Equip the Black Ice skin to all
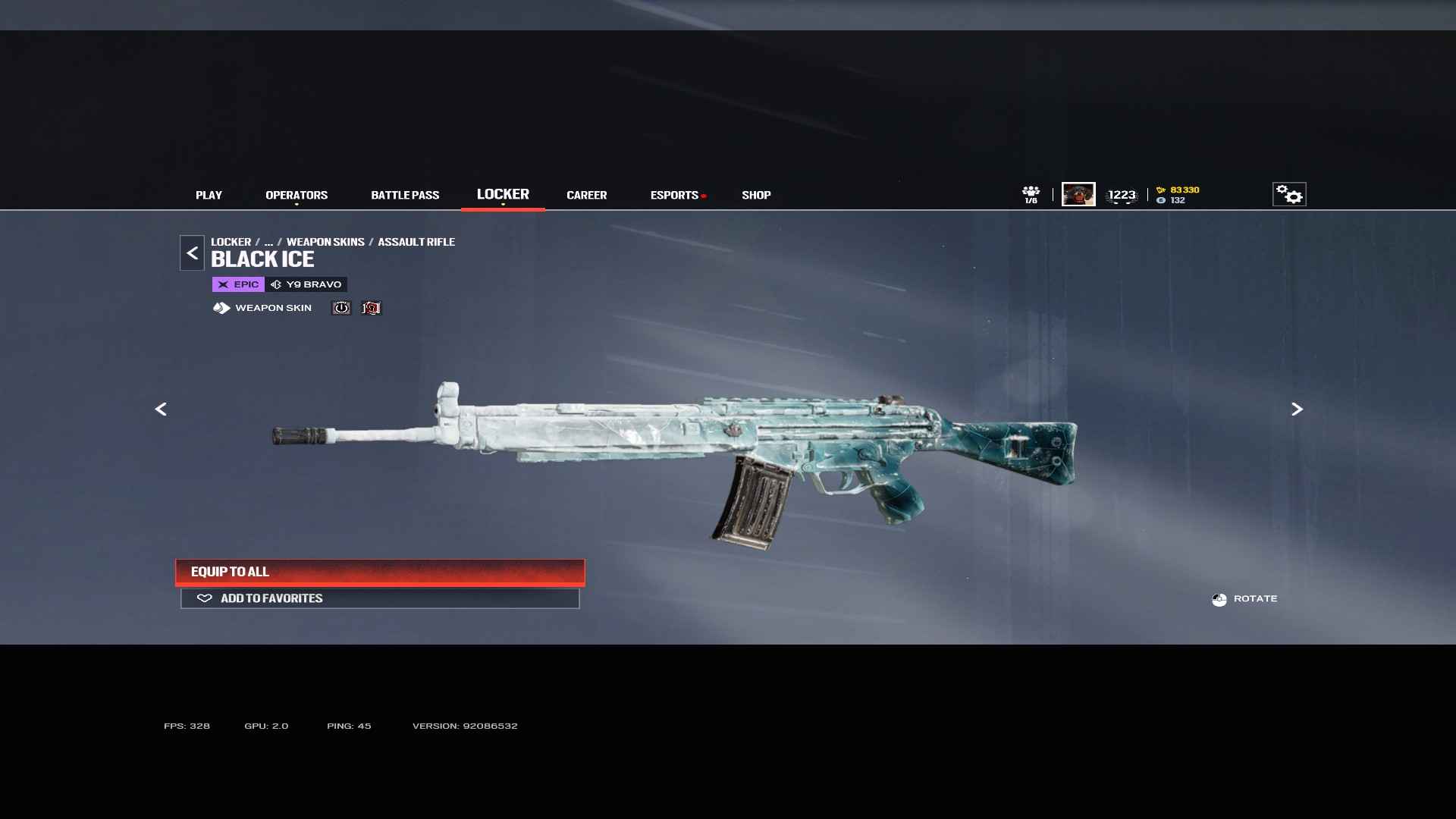 (380, 572)
